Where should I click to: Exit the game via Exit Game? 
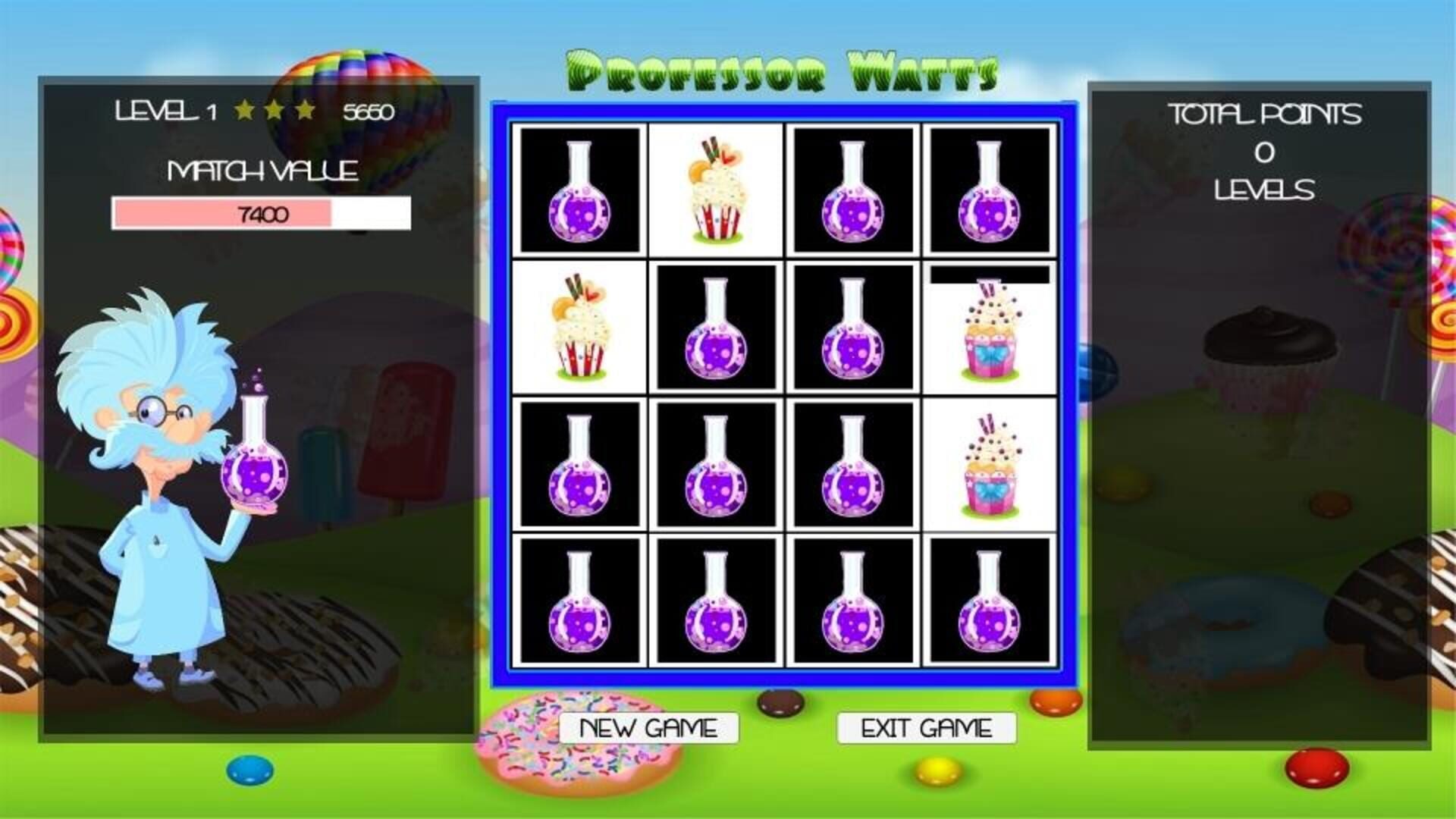[x=925, y=727]
